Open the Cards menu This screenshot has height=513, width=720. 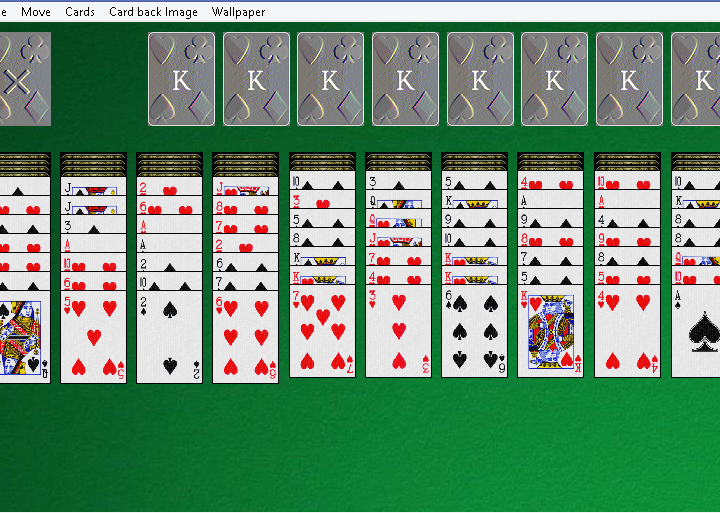[x=80, y=12]
